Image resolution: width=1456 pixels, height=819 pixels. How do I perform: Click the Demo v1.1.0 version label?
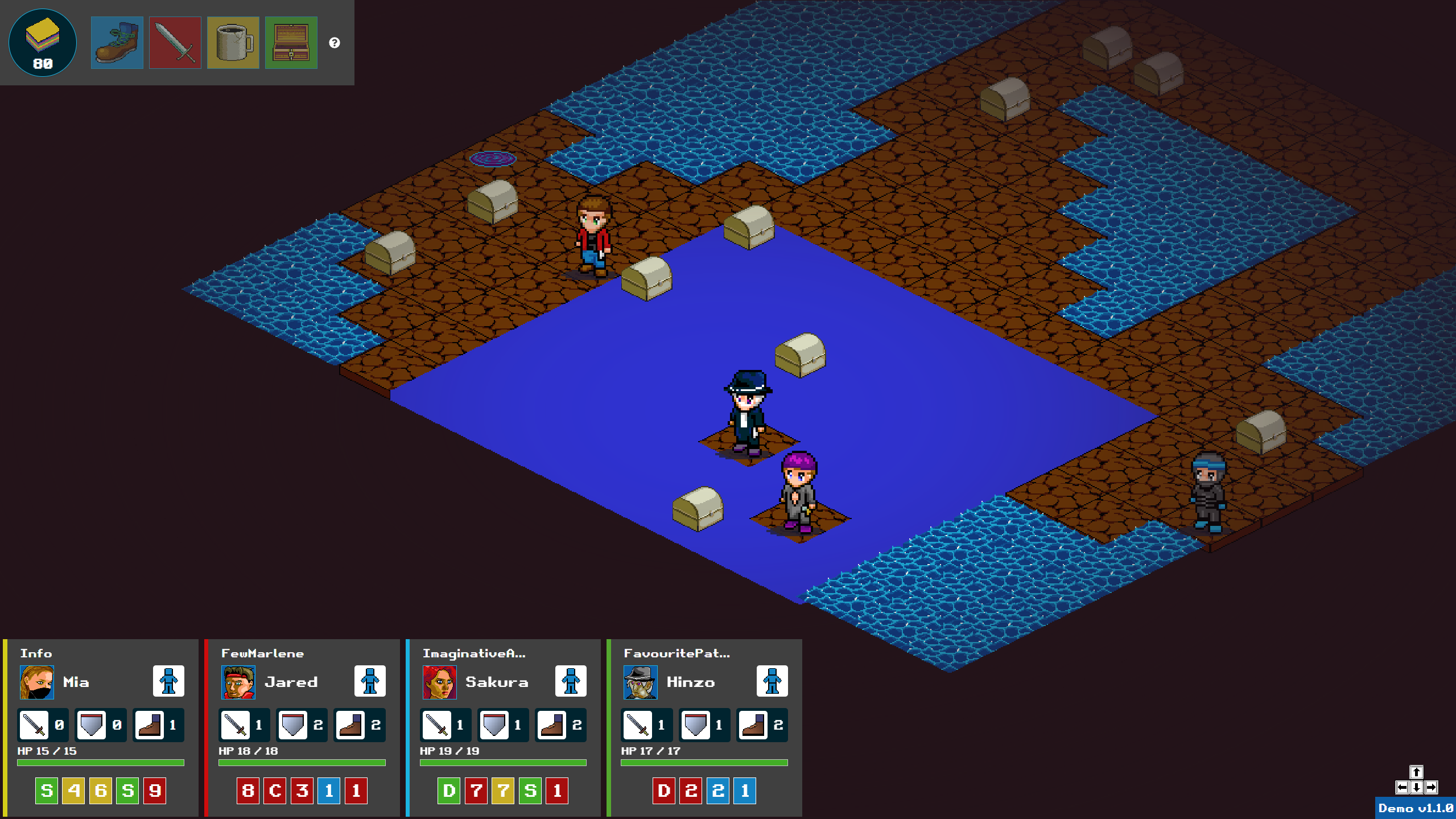(x=1415, y=808)
